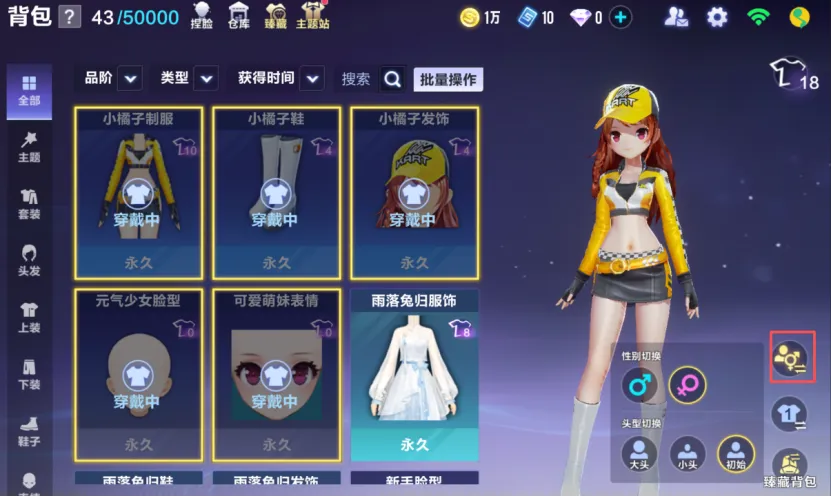831x497 pixels.
Task: Open the 捏脸 face customization icon
Action: pos(202,15)
